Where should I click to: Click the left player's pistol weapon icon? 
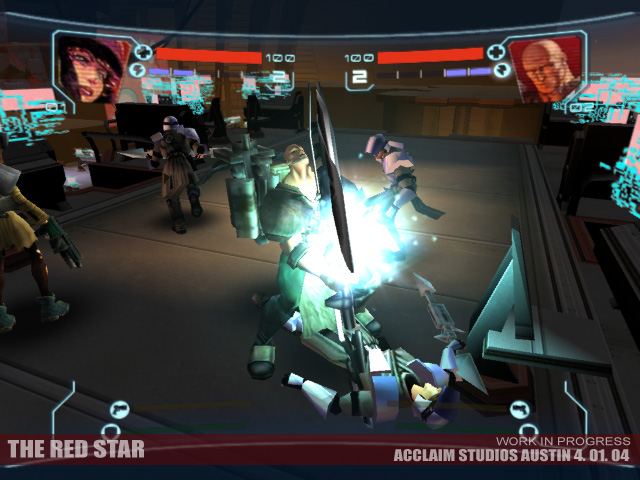(x=118, y=409)
